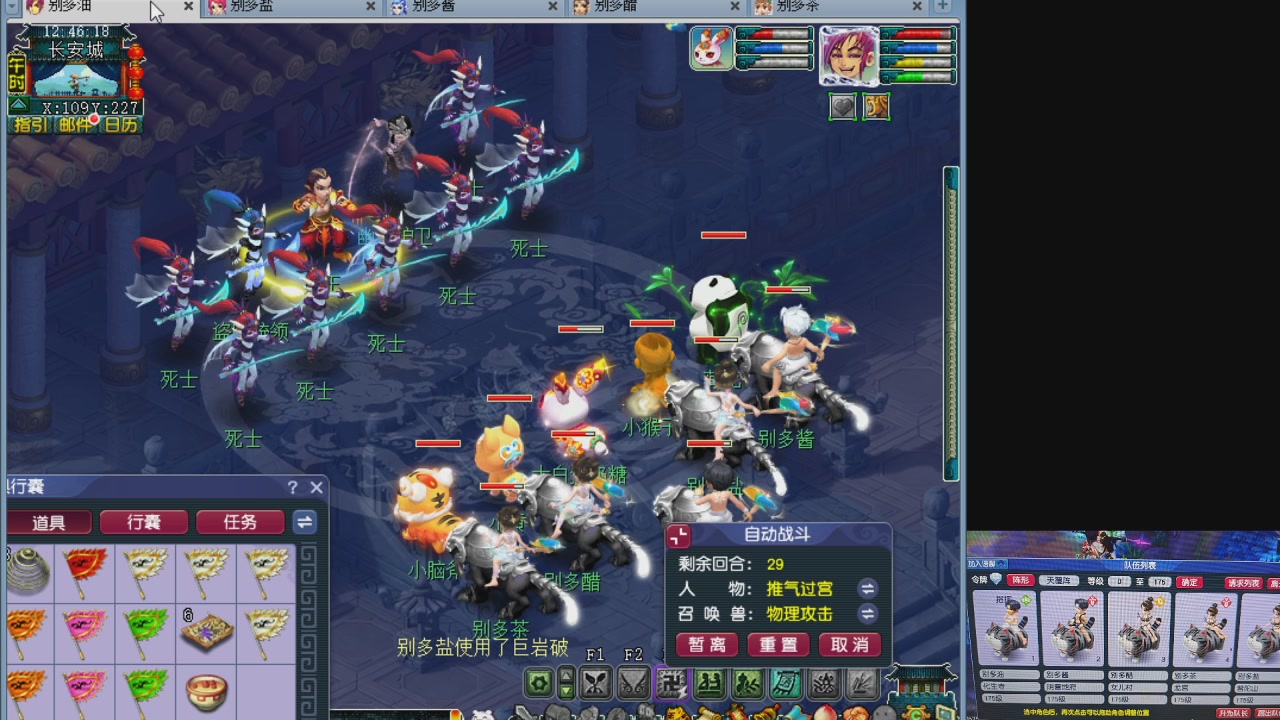Open help via the question mark on 行囊 window

292,487
